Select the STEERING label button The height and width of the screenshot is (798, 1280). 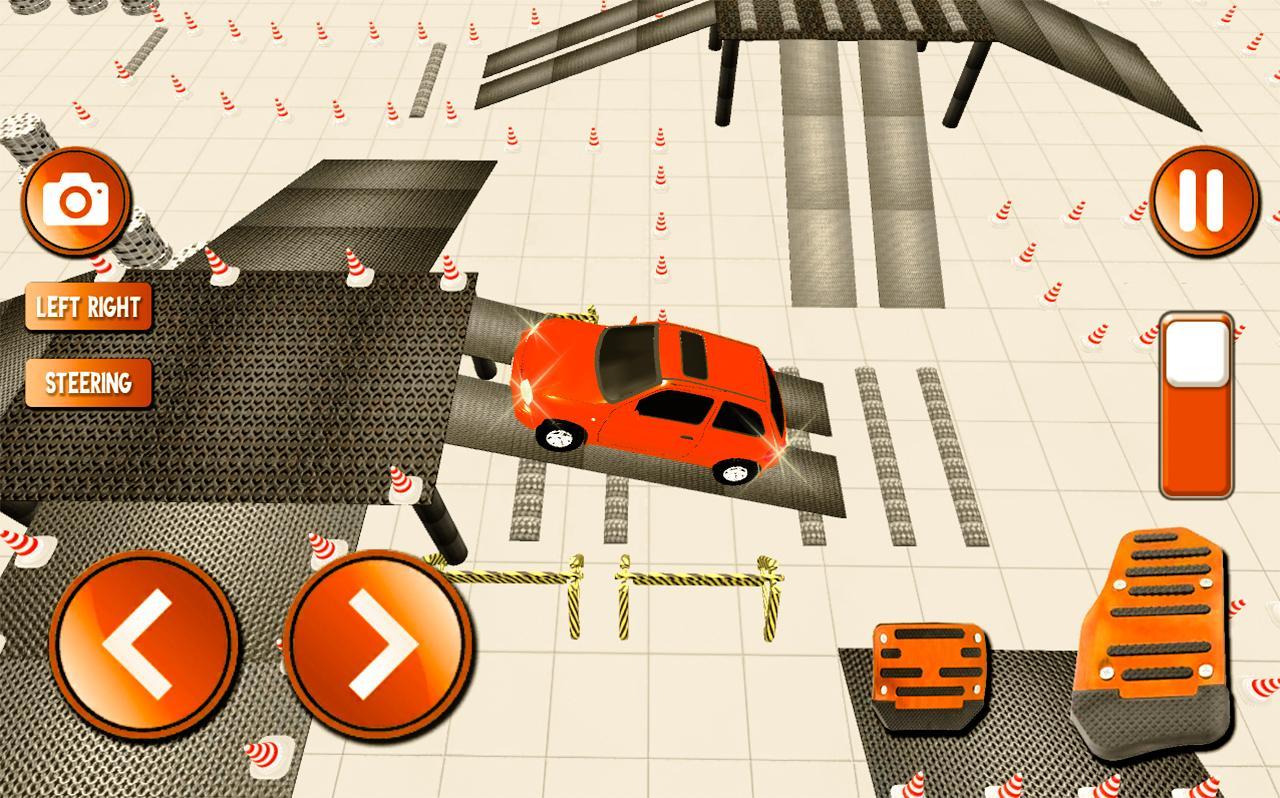coord(88,381)
